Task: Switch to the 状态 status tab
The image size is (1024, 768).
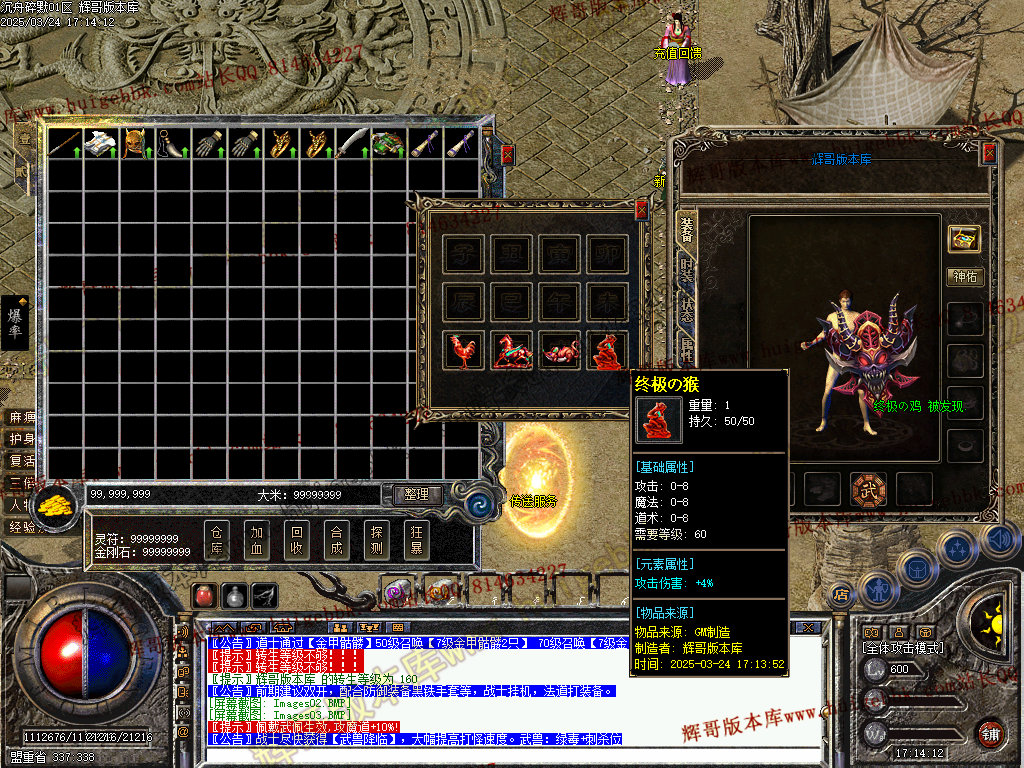Action: point(687,311)
